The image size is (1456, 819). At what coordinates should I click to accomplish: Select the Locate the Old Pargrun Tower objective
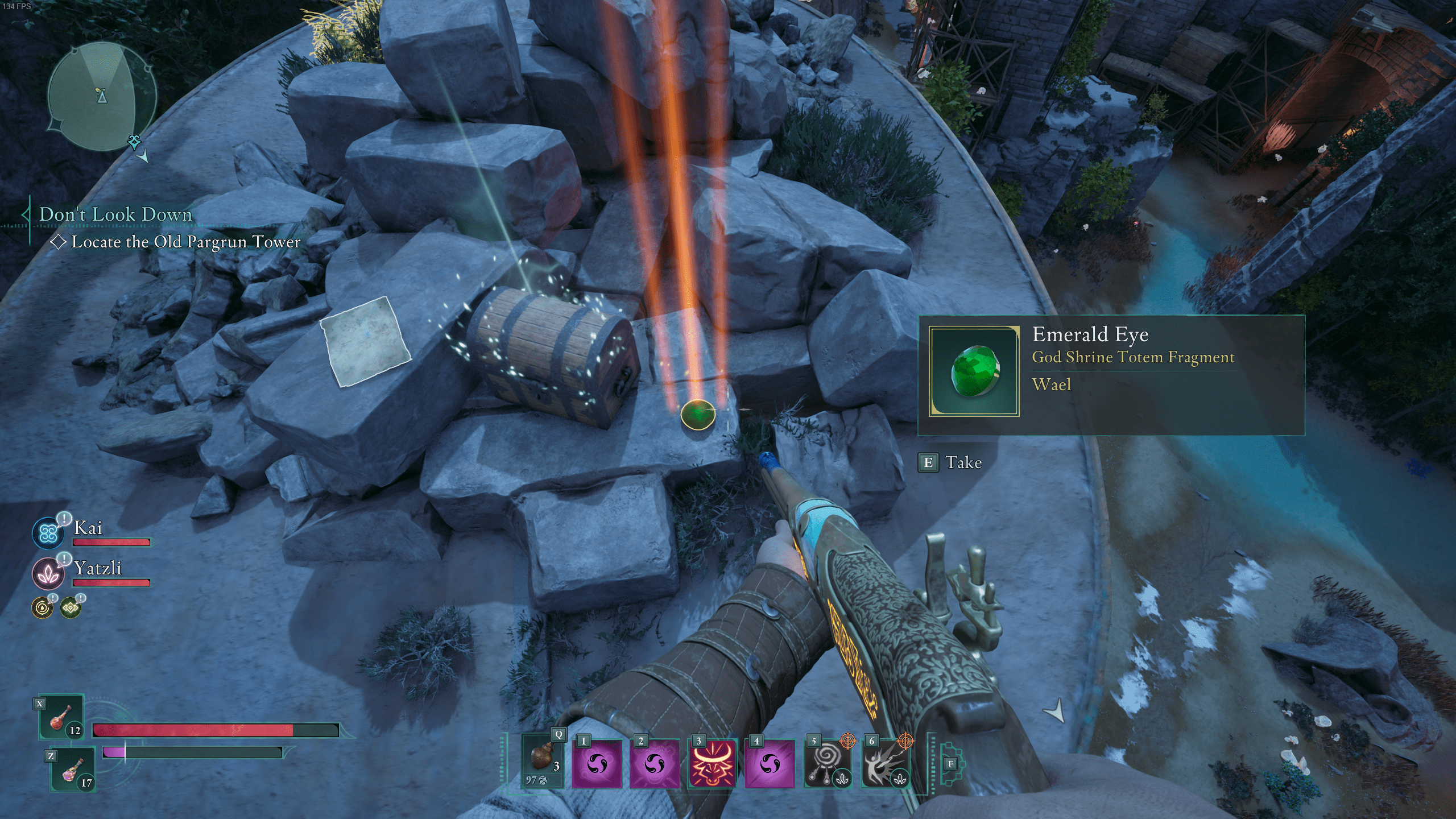tap(185, 242)
